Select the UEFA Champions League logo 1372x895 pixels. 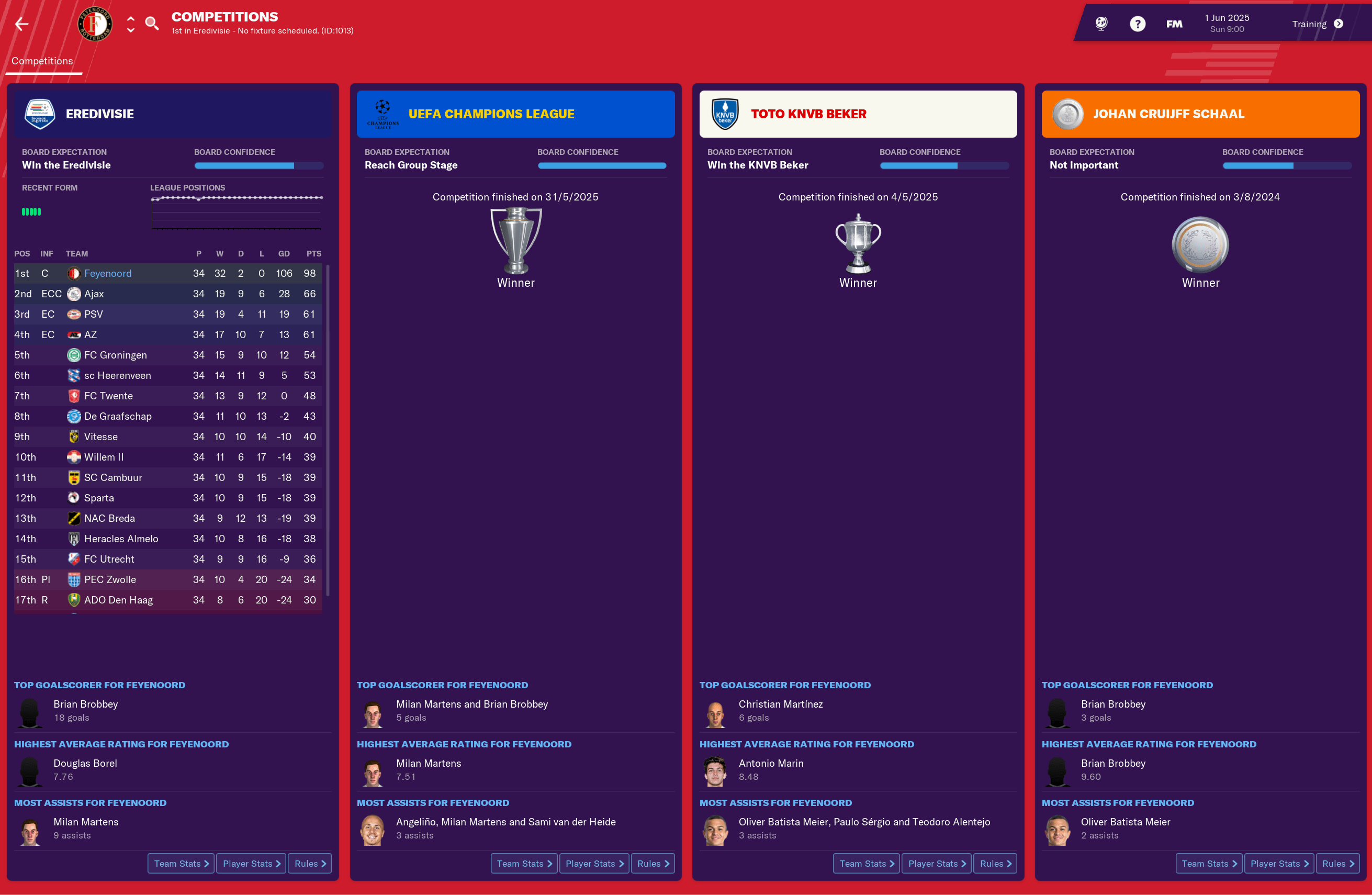382,114
